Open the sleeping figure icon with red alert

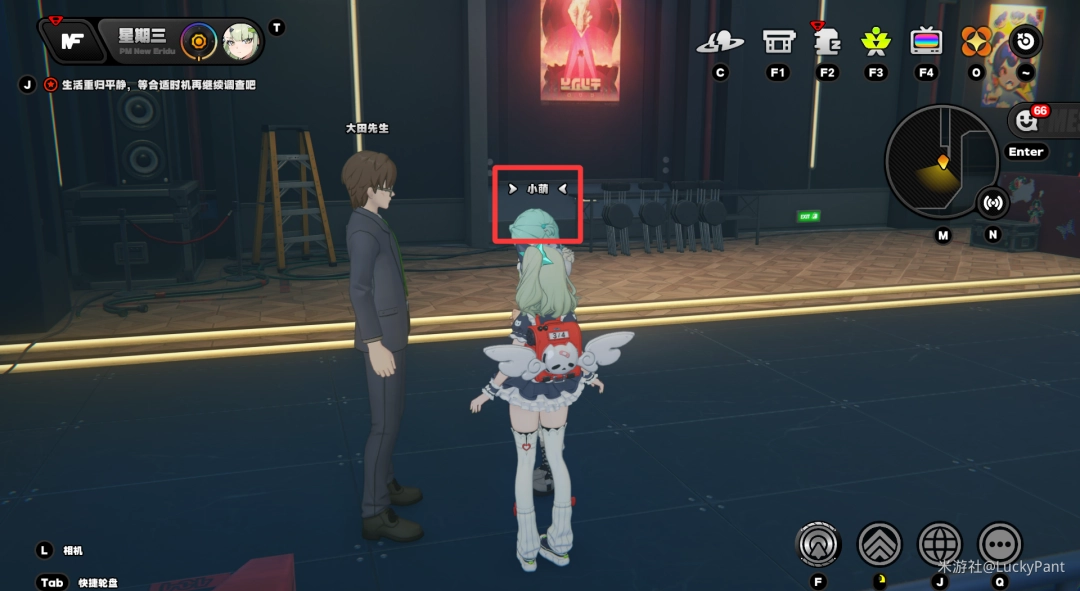[827, 42]
